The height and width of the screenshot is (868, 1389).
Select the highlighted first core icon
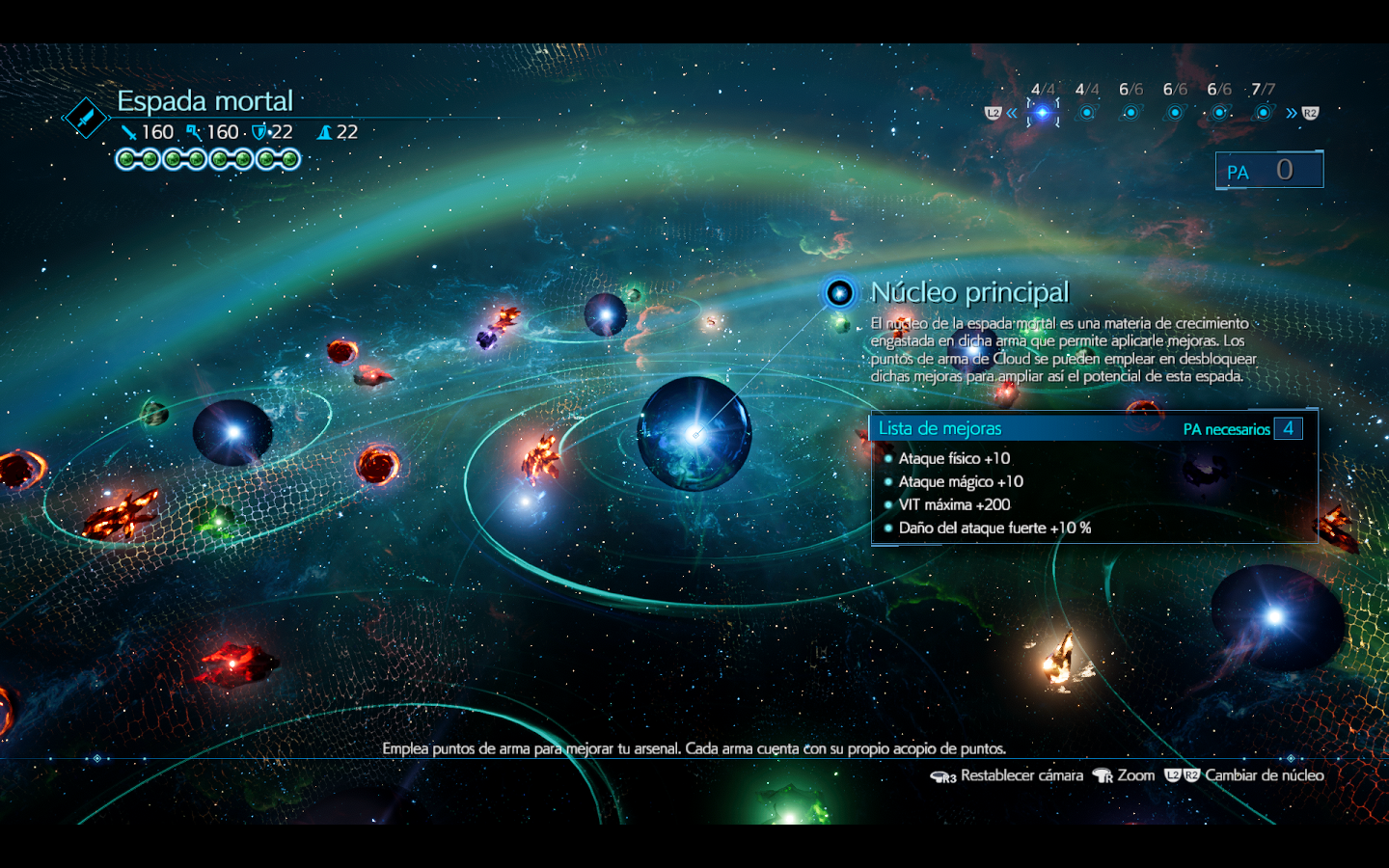click(x=1042, y=113)
